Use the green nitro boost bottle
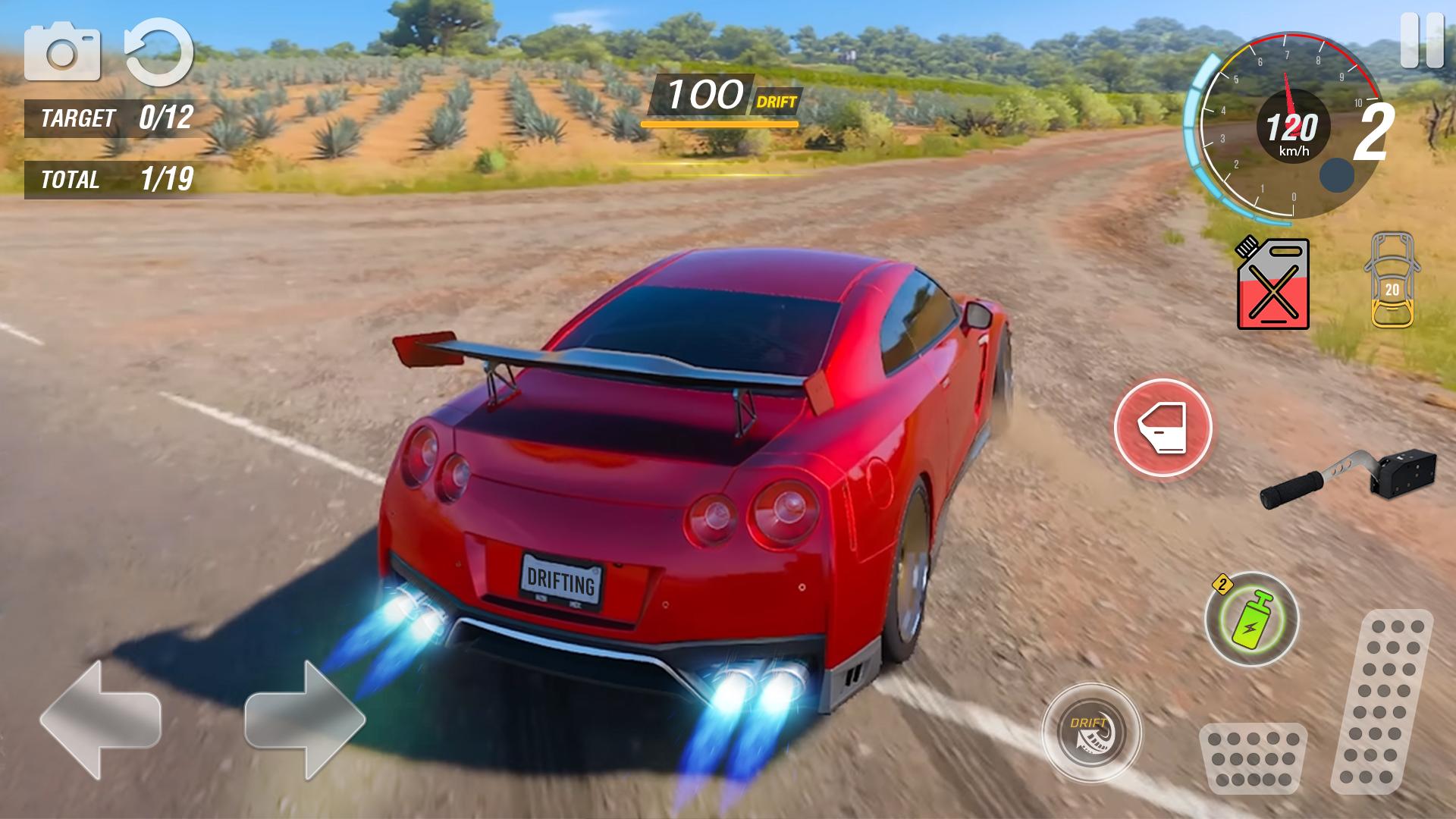This screenshot has height=819, width=1456. click(x=1251, y=620)
